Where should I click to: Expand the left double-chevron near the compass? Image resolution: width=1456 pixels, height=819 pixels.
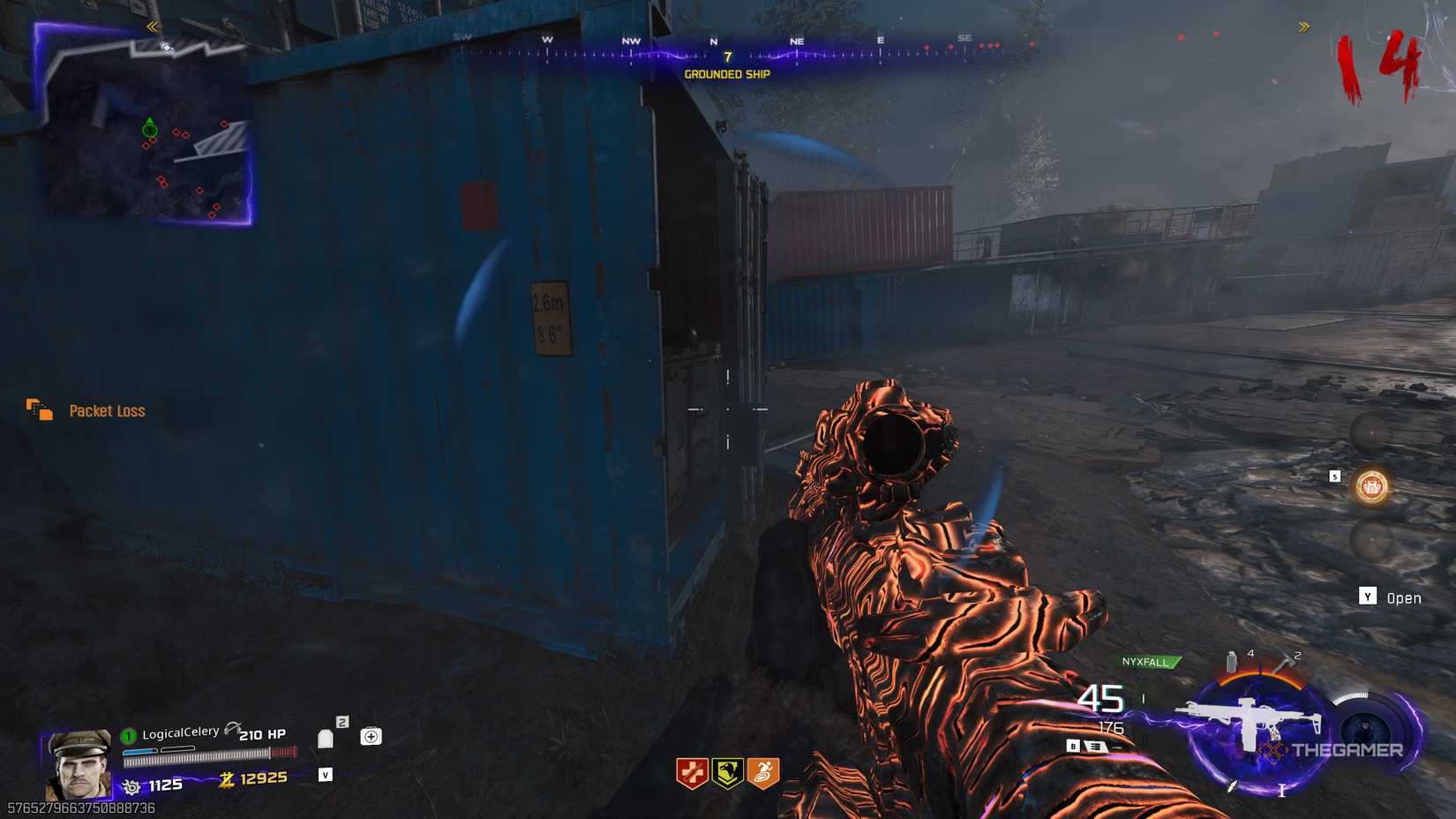150,26
